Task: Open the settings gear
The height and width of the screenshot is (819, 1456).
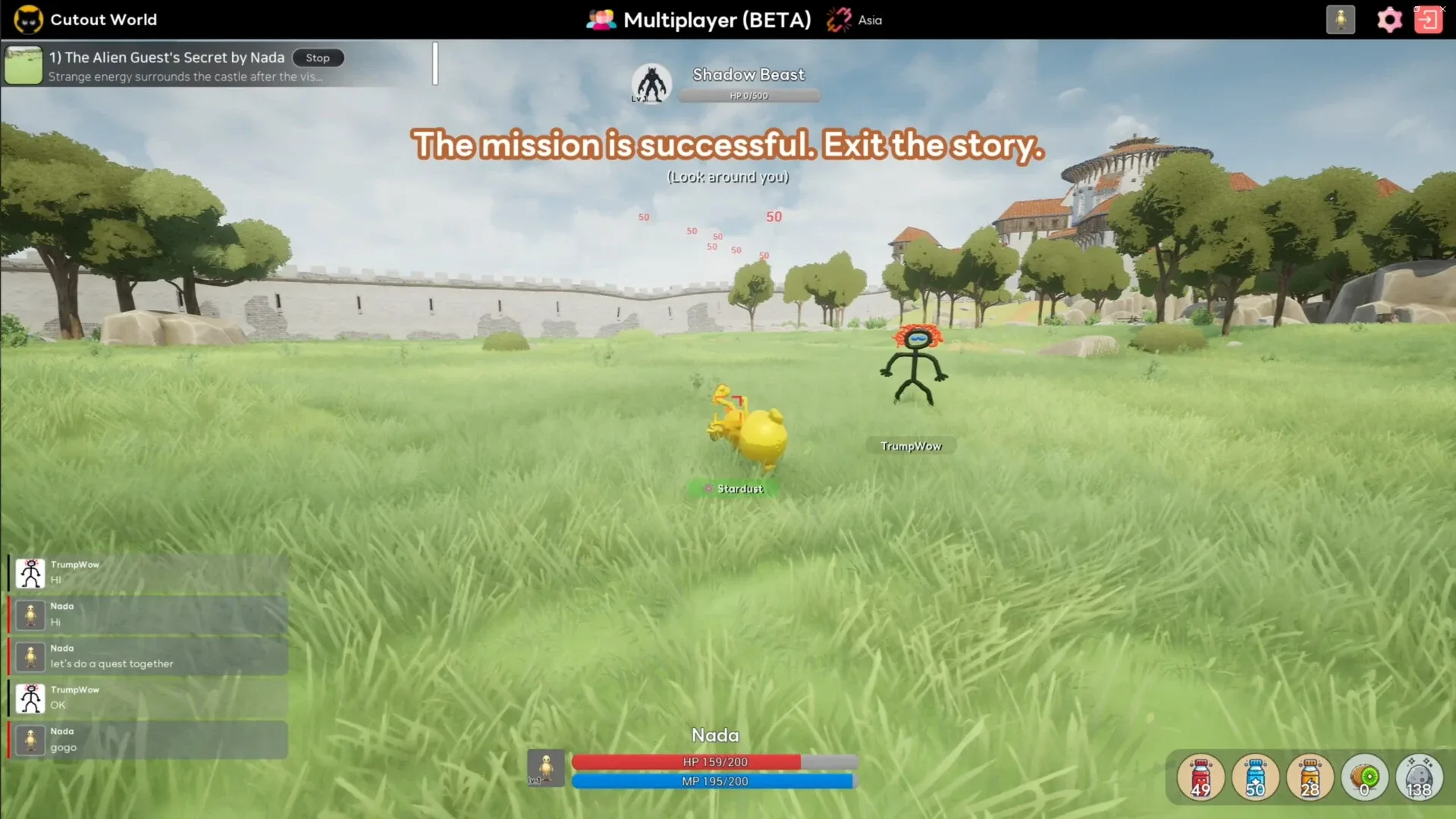Action: pyautogui.click(x=1389, y=20)
